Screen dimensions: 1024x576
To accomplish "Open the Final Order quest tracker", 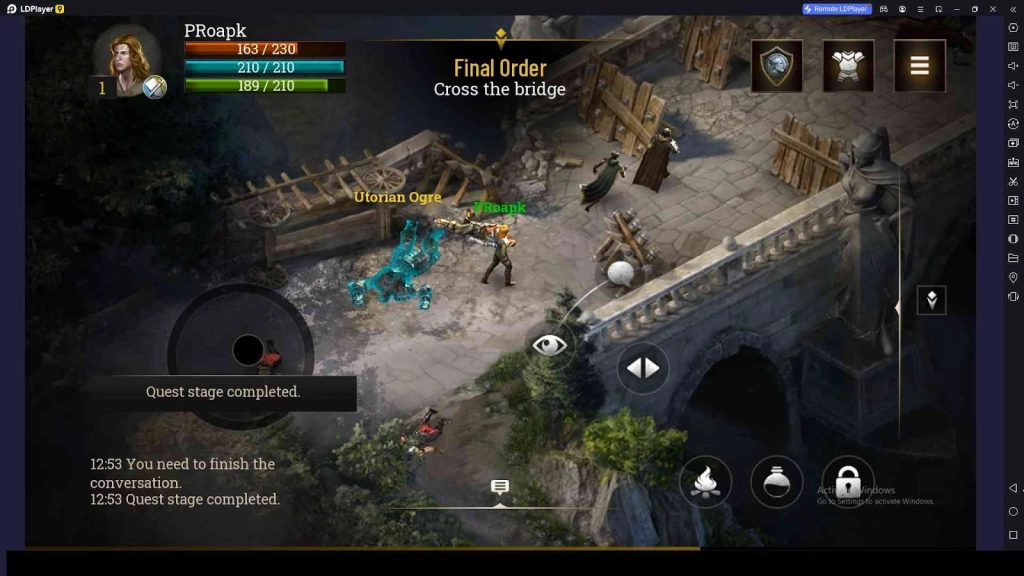I will (500, 78).
